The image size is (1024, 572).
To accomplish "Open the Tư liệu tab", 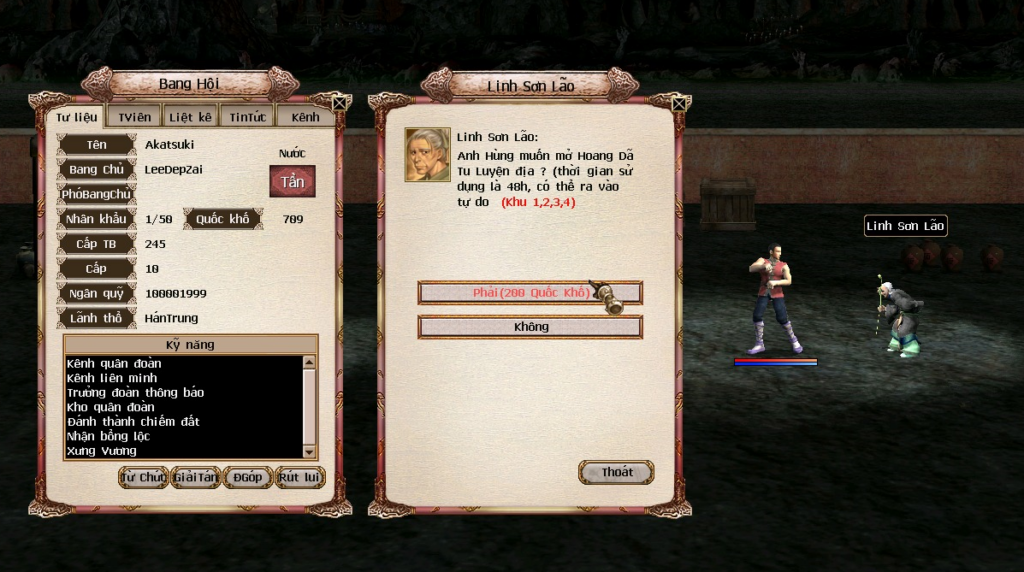I will coord(76,117).
